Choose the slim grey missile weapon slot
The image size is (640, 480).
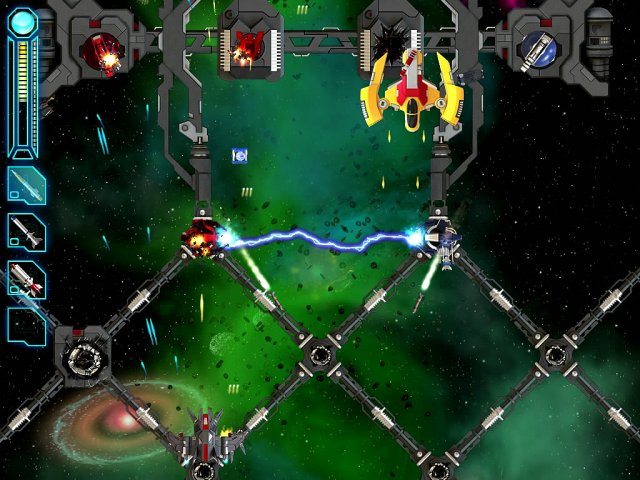coord(26,232)
